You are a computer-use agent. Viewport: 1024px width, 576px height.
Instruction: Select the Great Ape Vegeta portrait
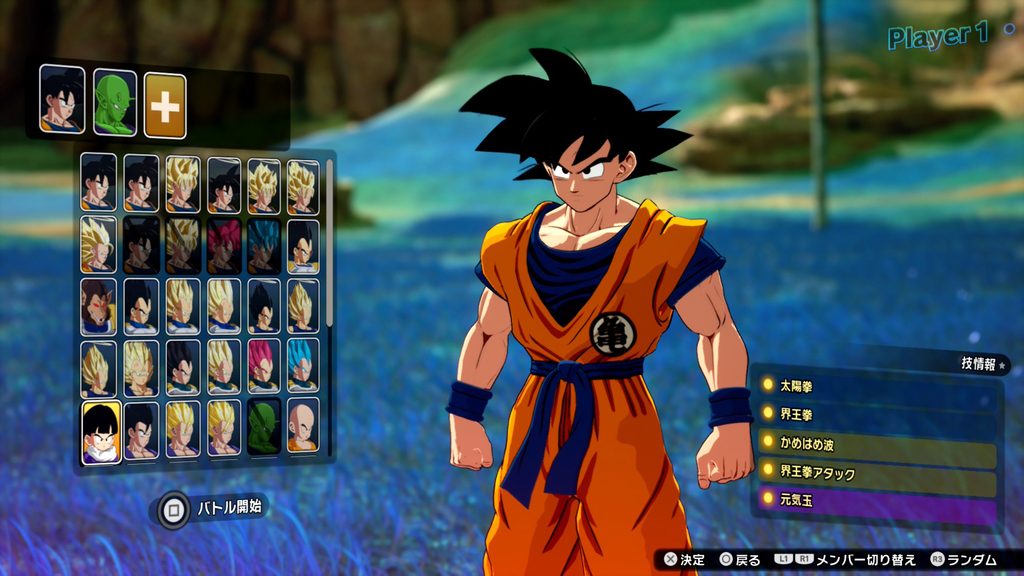[x=98, y=306]
